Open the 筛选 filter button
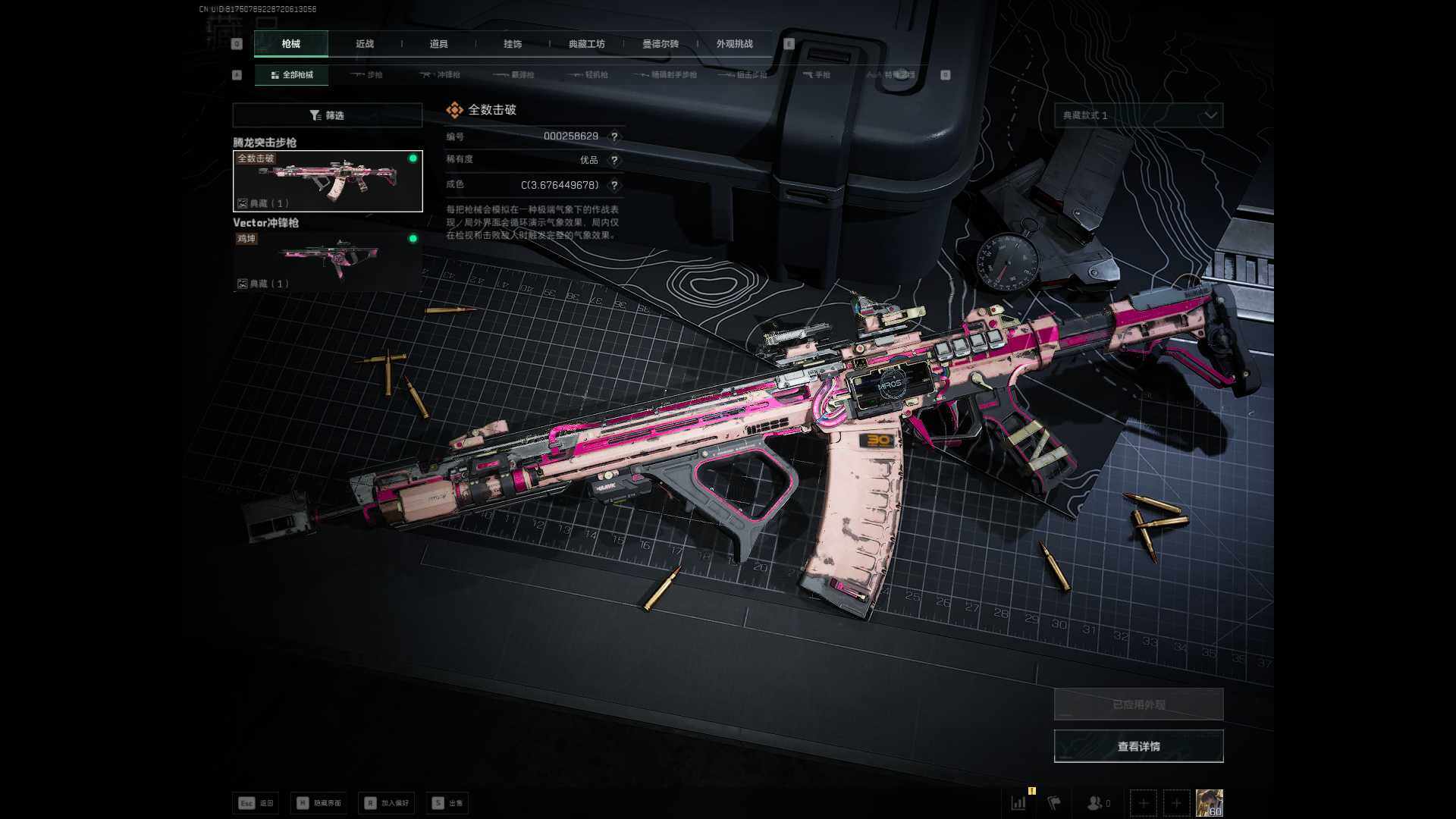The width and height of the screenshot is (1456, 819). point(327,115)
